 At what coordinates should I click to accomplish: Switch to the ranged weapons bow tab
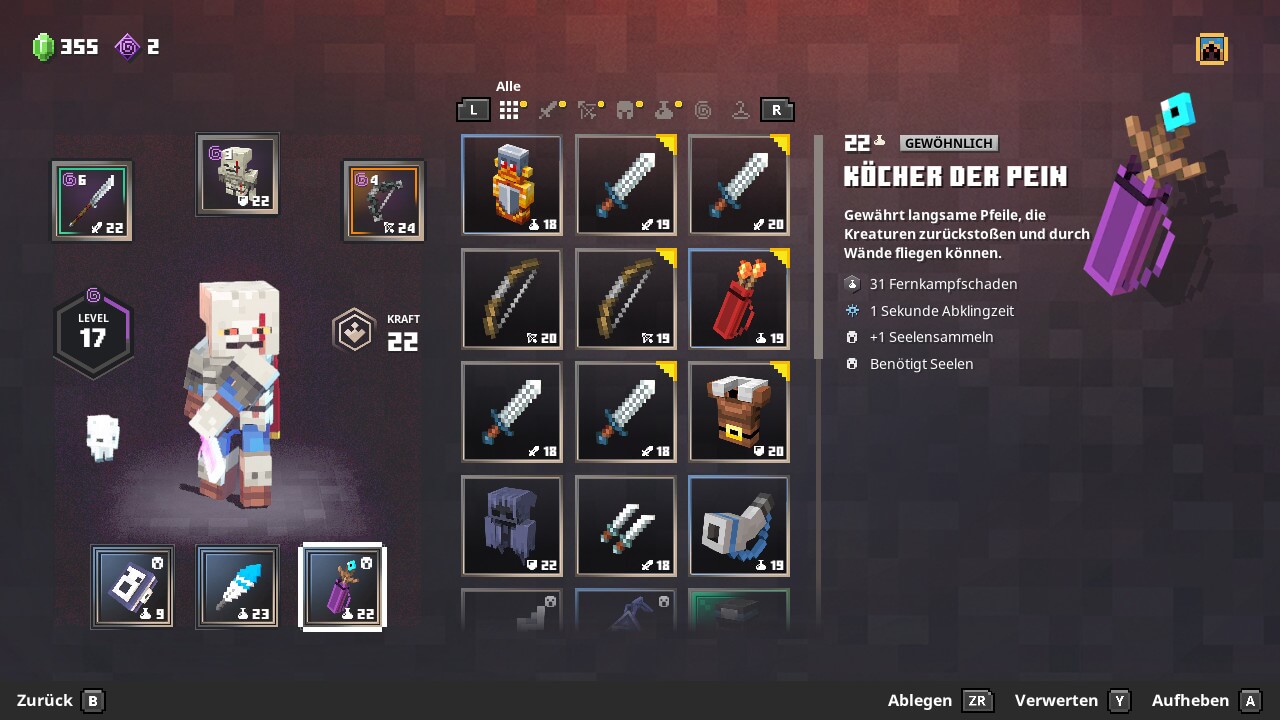[589, 110]
